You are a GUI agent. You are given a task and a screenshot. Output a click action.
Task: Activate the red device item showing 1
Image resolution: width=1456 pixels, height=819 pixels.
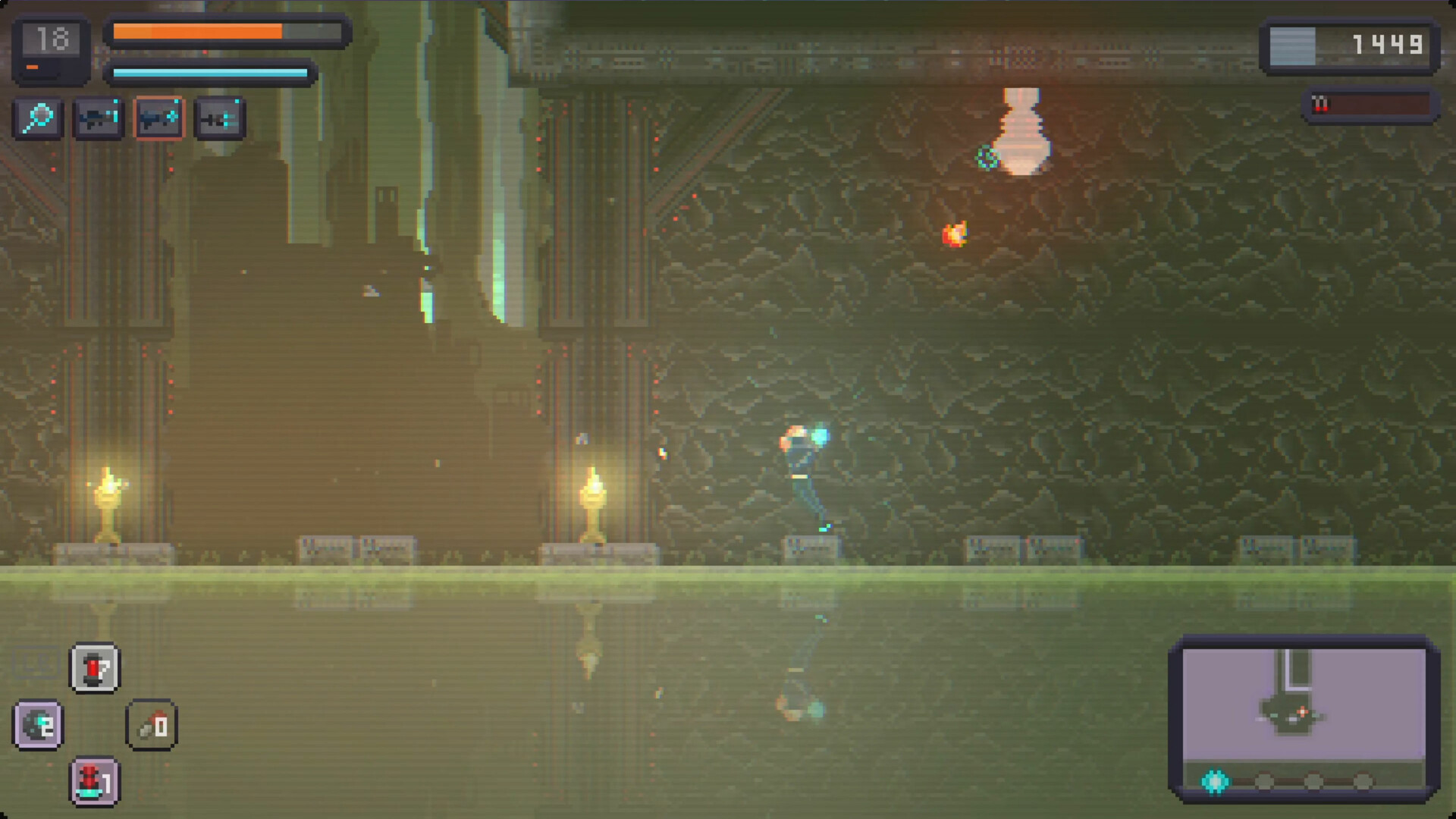[x=95, y=781]
